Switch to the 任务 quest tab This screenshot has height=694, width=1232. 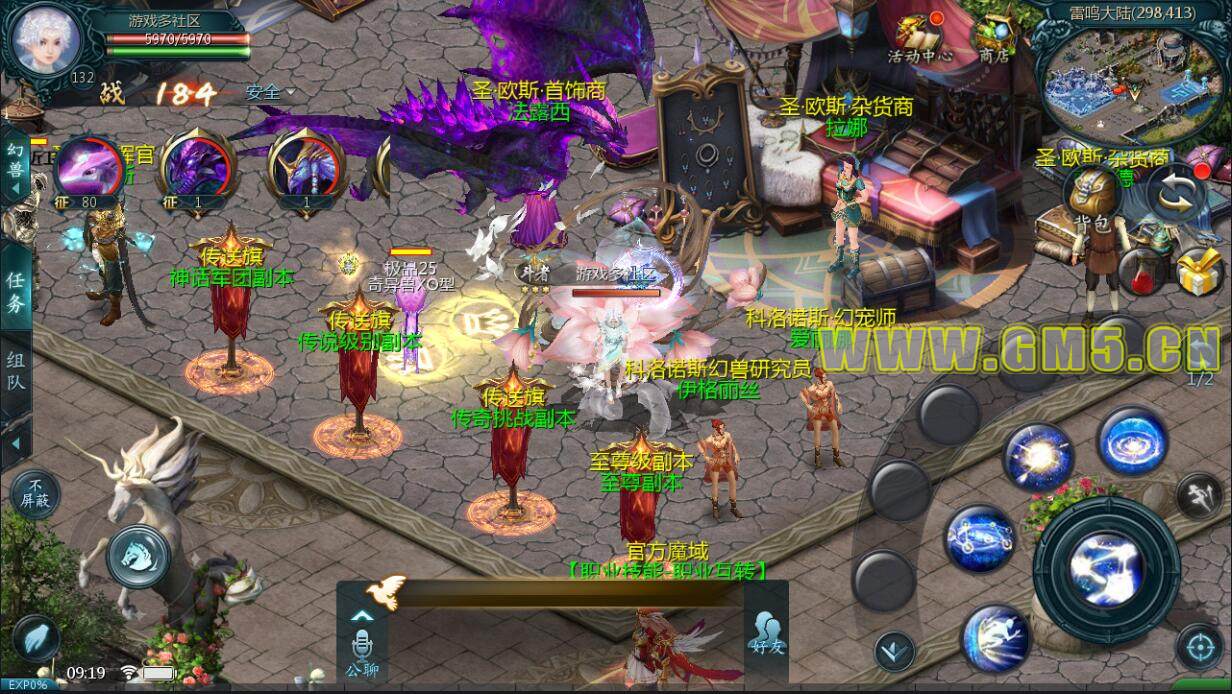15,292
